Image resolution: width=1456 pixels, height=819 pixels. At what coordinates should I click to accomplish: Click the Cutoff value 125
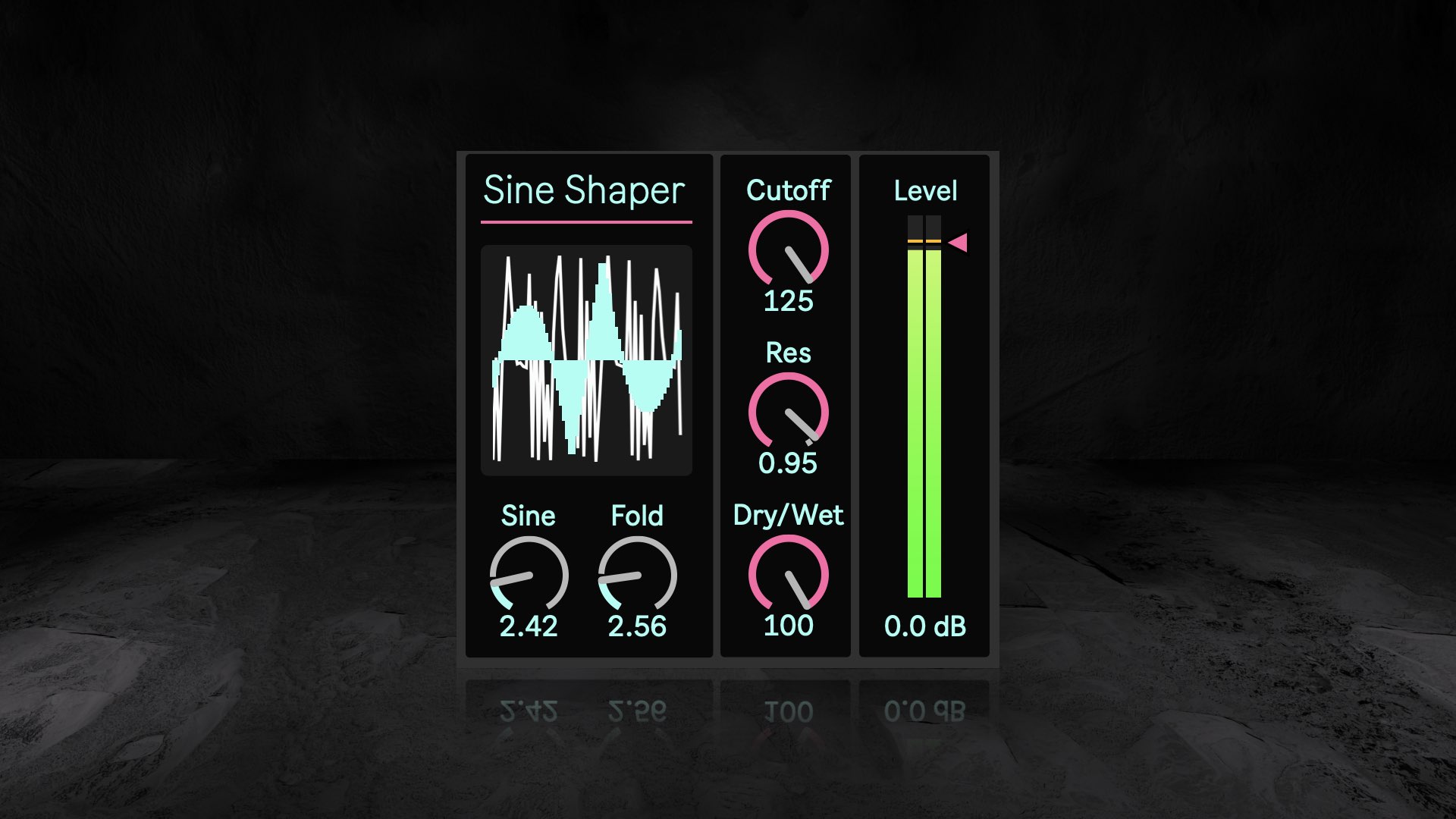(x=788, y=301)
